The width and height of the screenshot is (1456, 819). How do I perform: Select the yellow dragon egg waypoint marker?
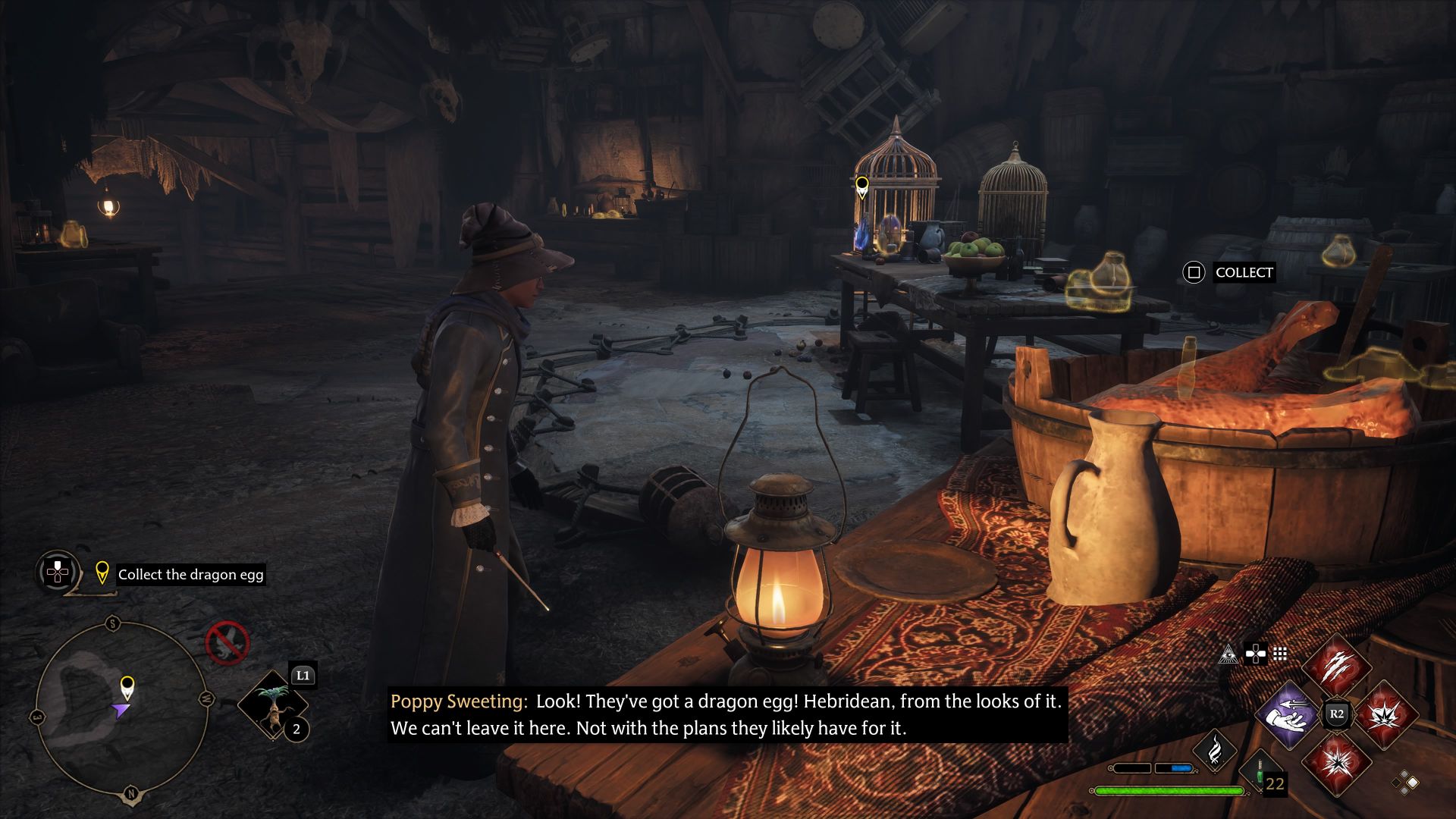point(861,185)
